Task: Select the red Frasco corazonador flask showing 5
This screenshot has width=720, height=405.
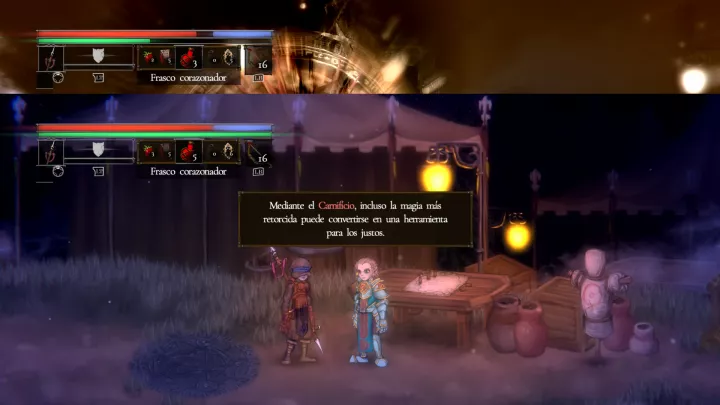Action: 189,152
